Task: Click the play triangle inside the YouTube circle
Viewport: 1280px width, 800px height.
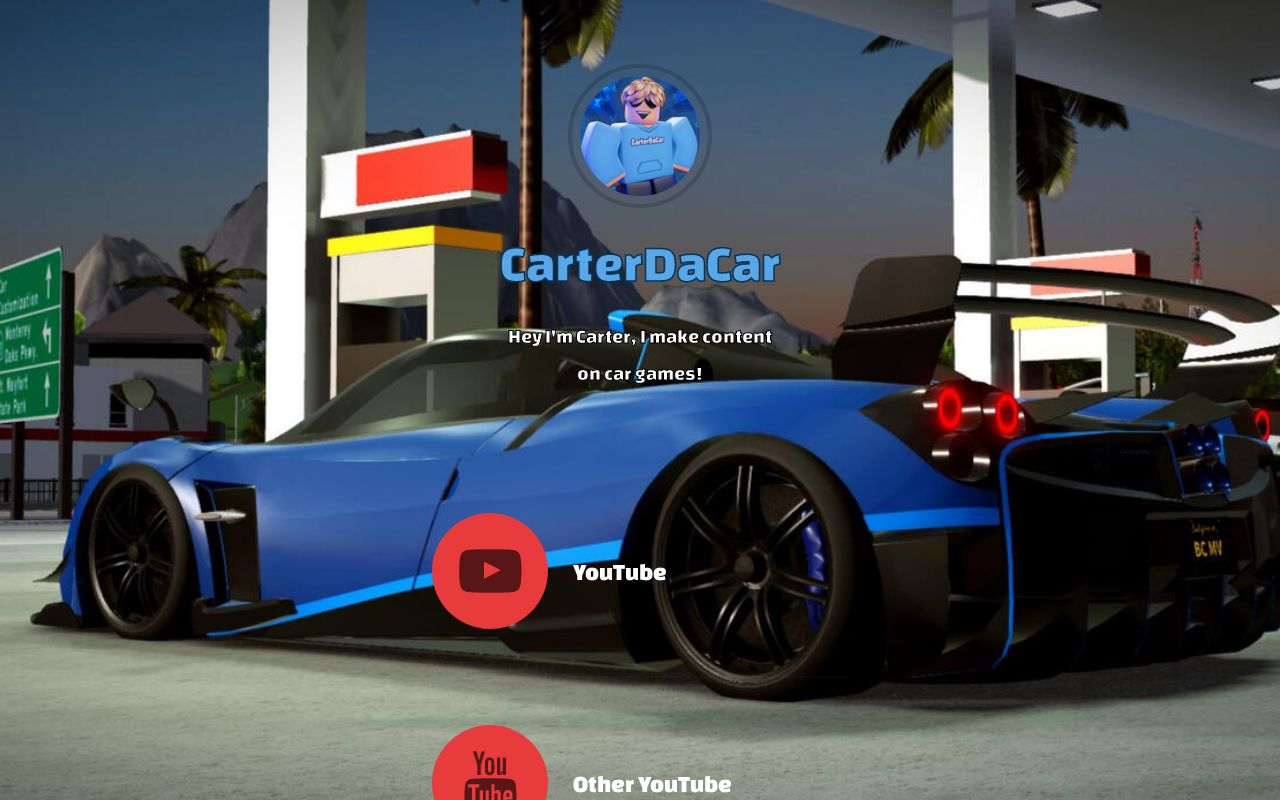Action: coord(492,572)
